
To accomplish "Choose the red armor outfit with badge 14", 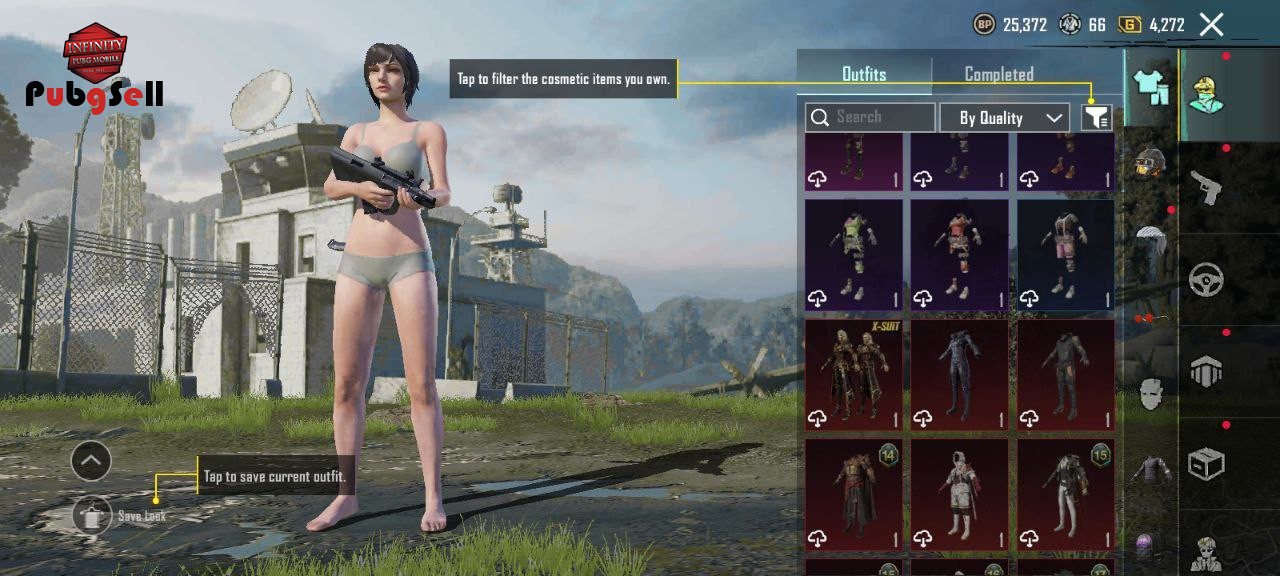I will (x=854, y=495).
